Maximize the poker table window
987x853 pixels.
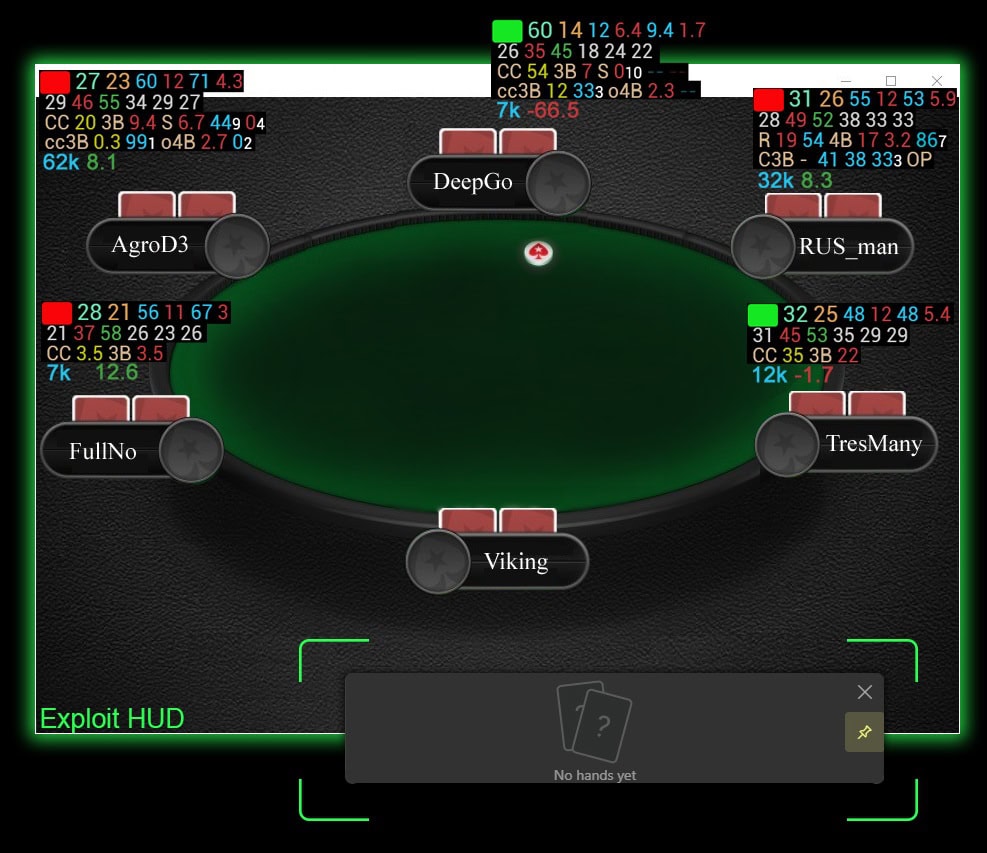point(891,81)
